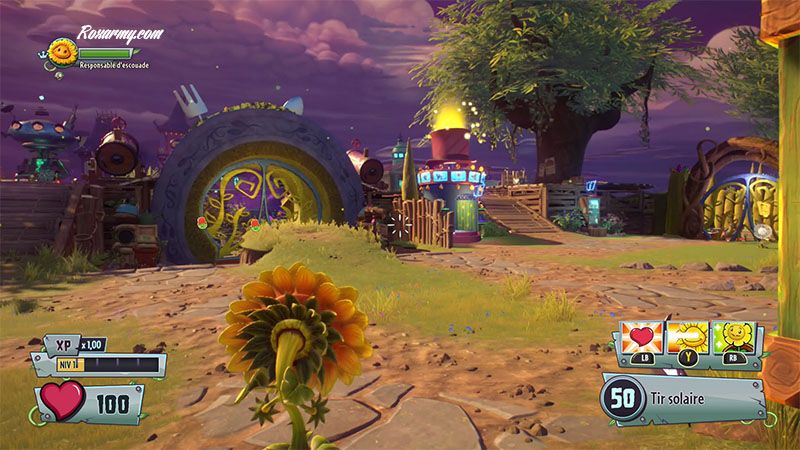Viewport: 800px width, 450px height.
Task: Trigger the Sunbeam ability icon
Action: (691, 338)
